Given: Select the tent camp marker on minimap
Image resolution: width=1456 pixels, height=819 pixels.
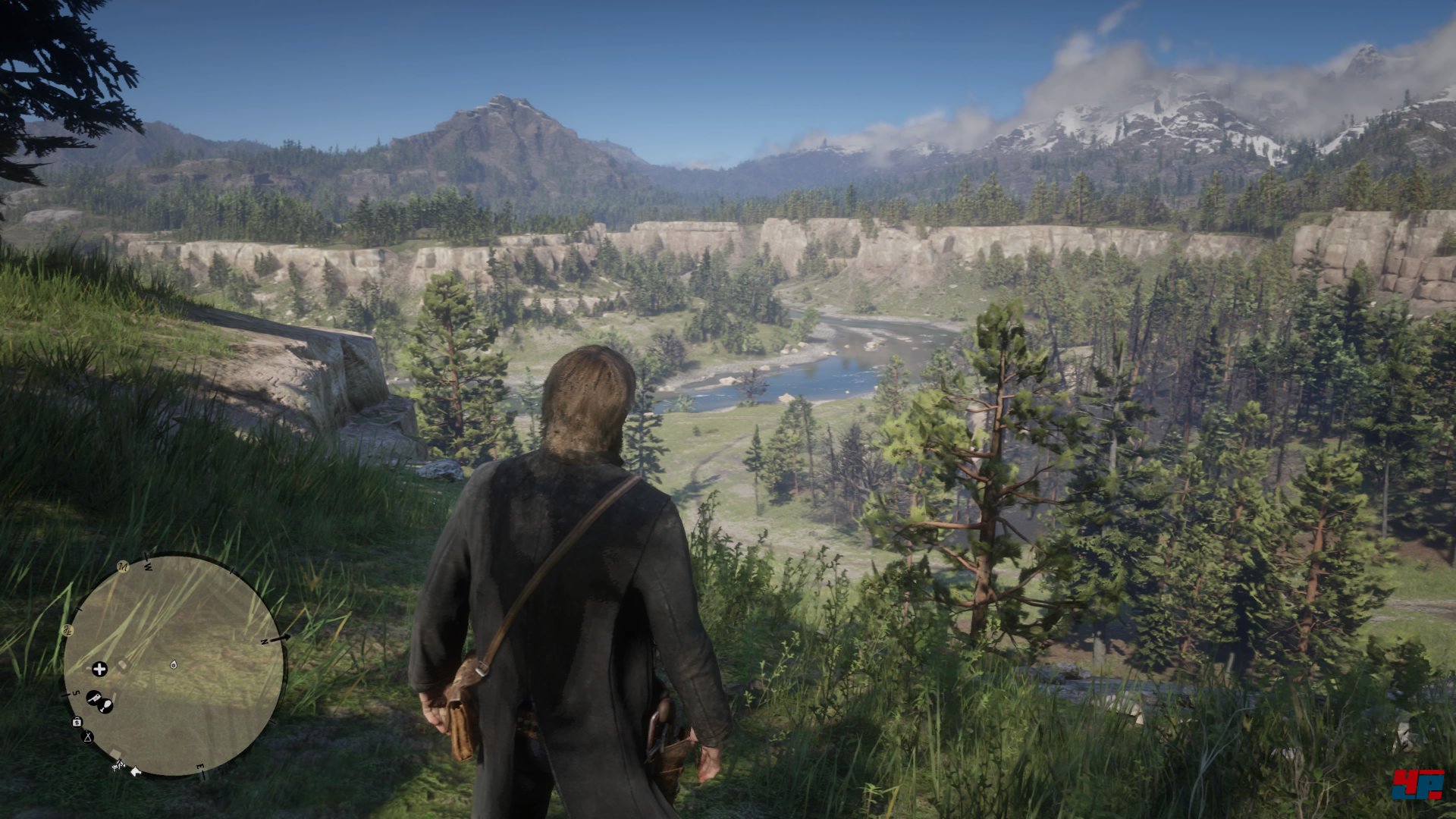Looking at the screenshot, I should point(88,736).
